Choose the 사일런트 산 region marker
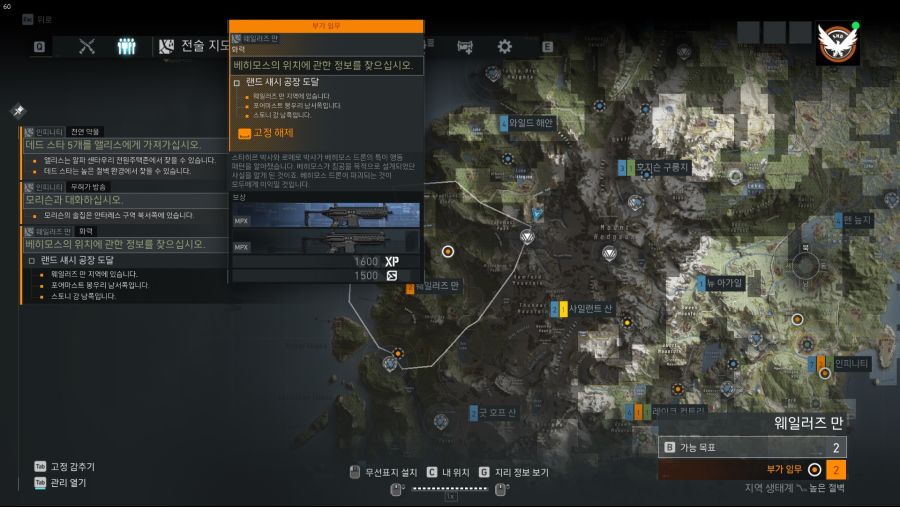Image resolution: width=900 pixels, height=507 pixels. 588,310
